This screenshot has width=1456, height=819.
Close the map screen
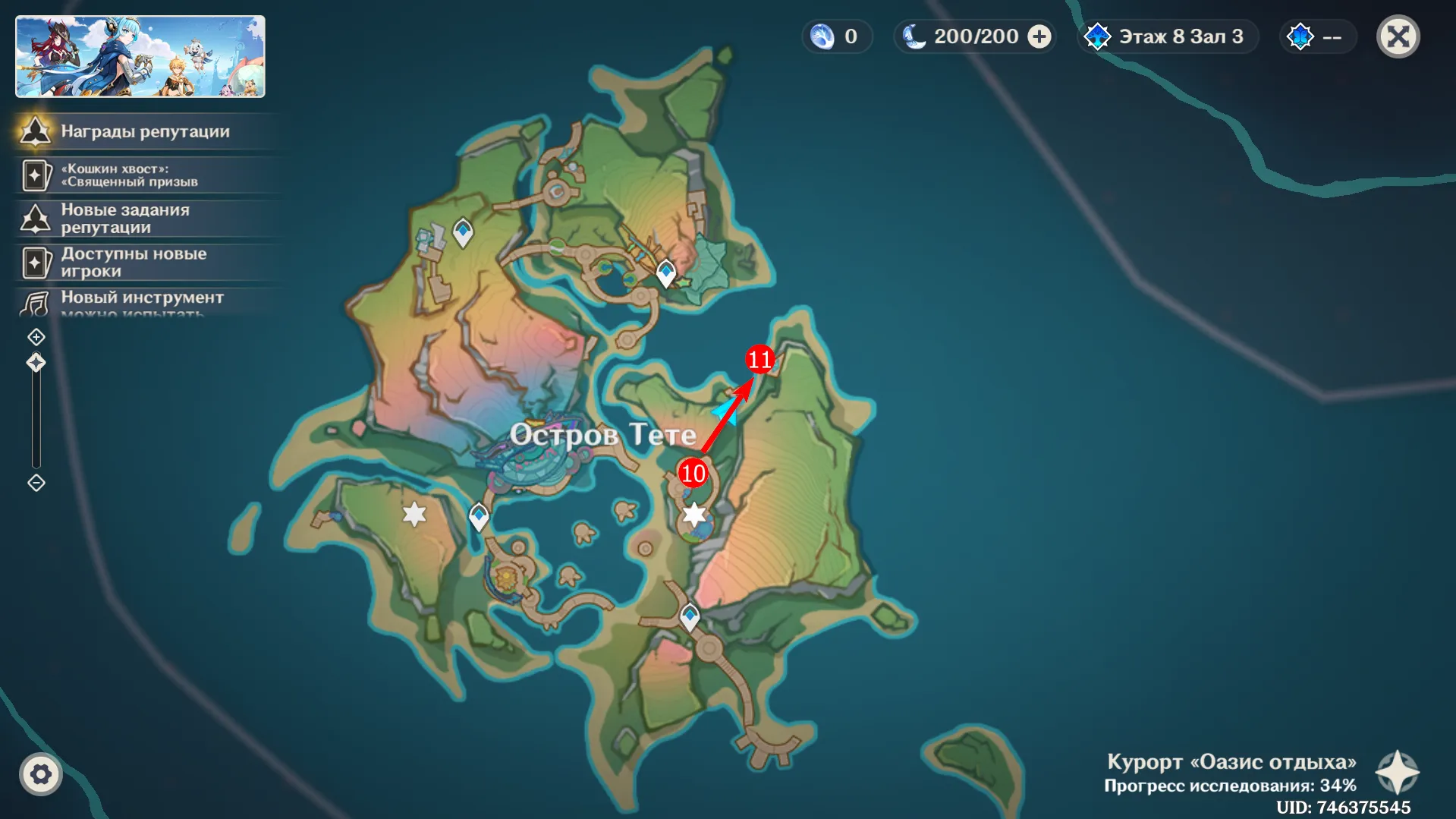[1398, 36]
